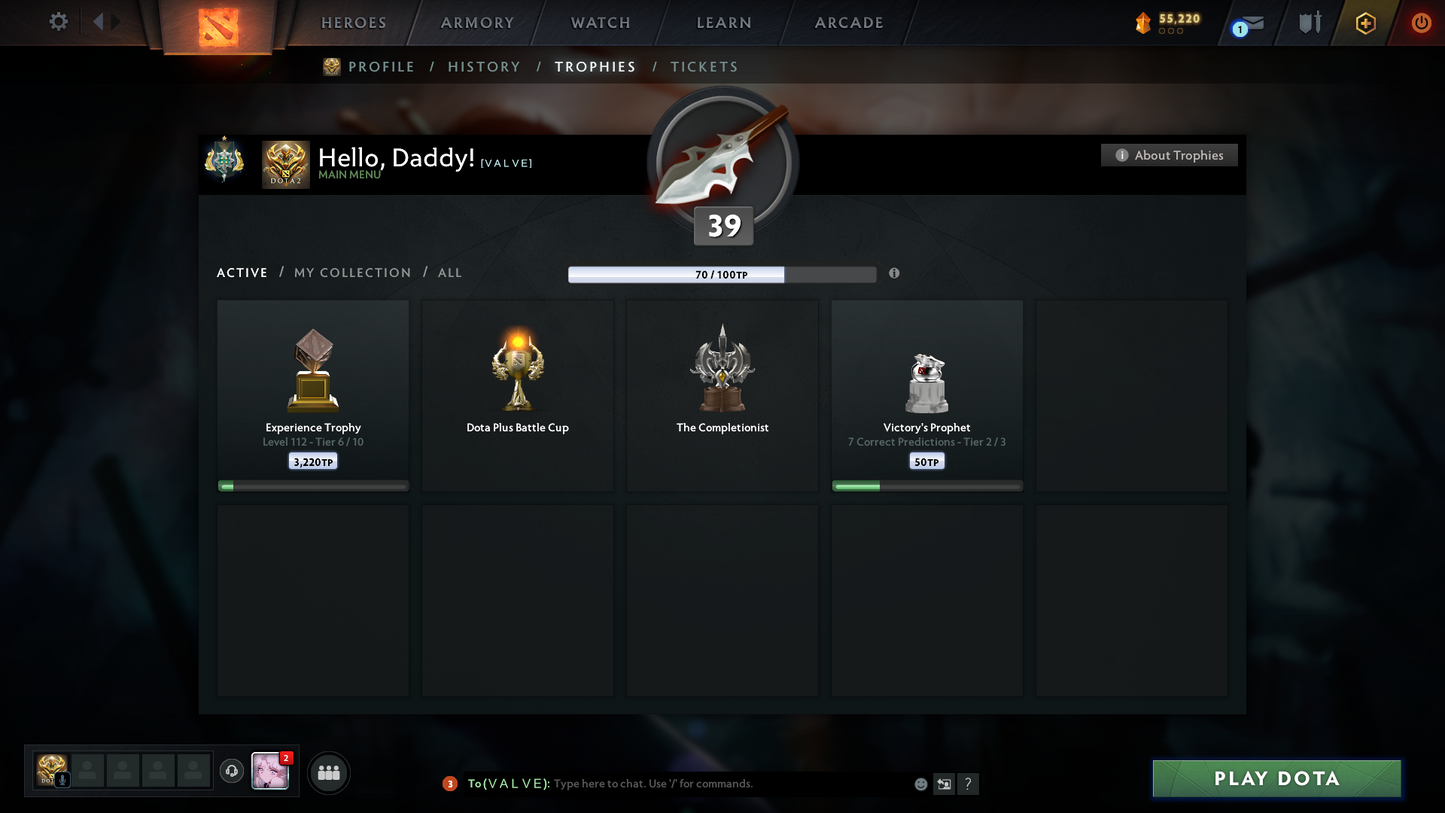Open the mail inbox icon
This screenshot has width=1445, height=813.
point(1250,23)
